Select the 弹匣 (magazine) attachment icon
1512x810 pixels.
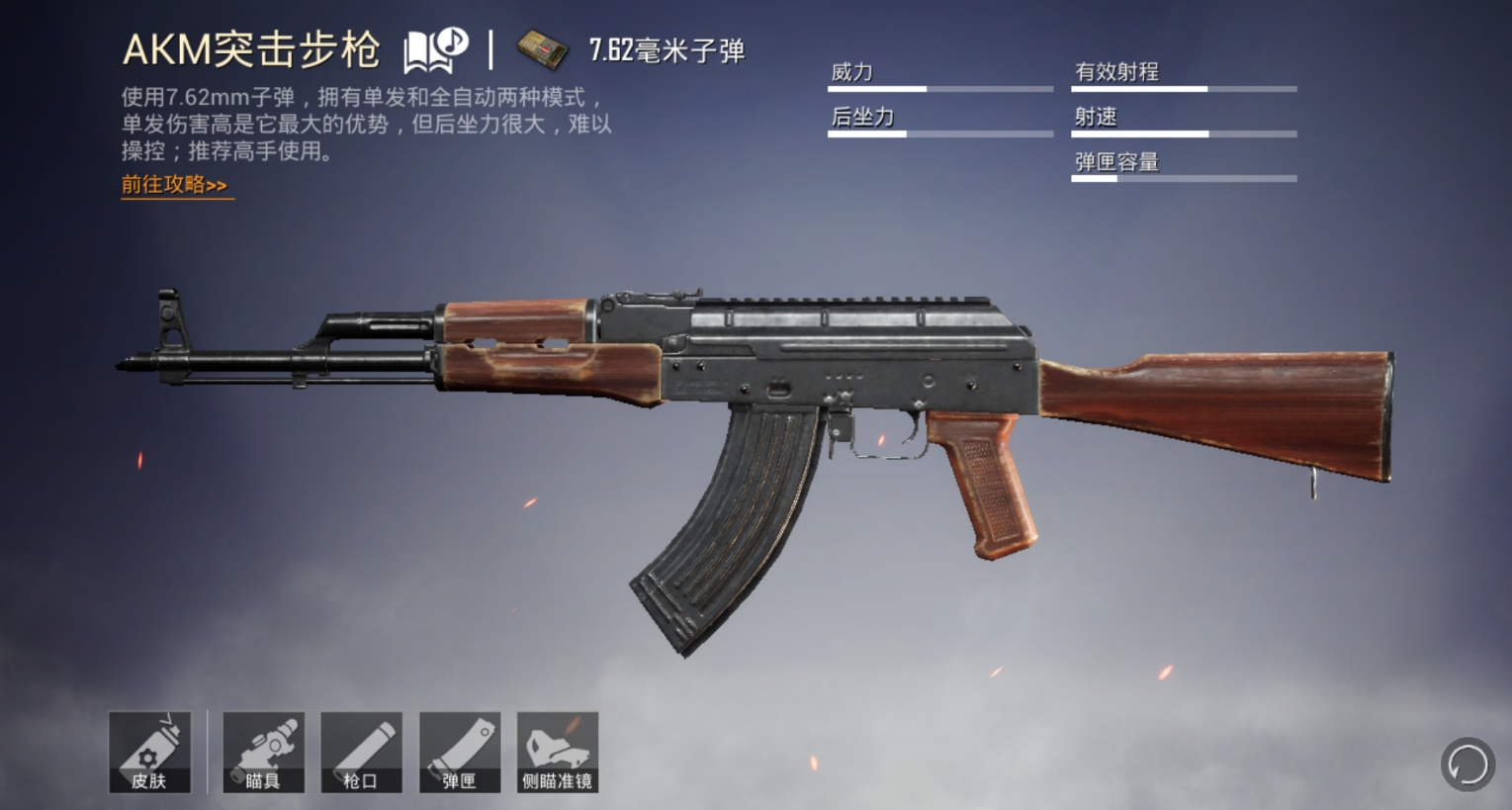point(459,752)
